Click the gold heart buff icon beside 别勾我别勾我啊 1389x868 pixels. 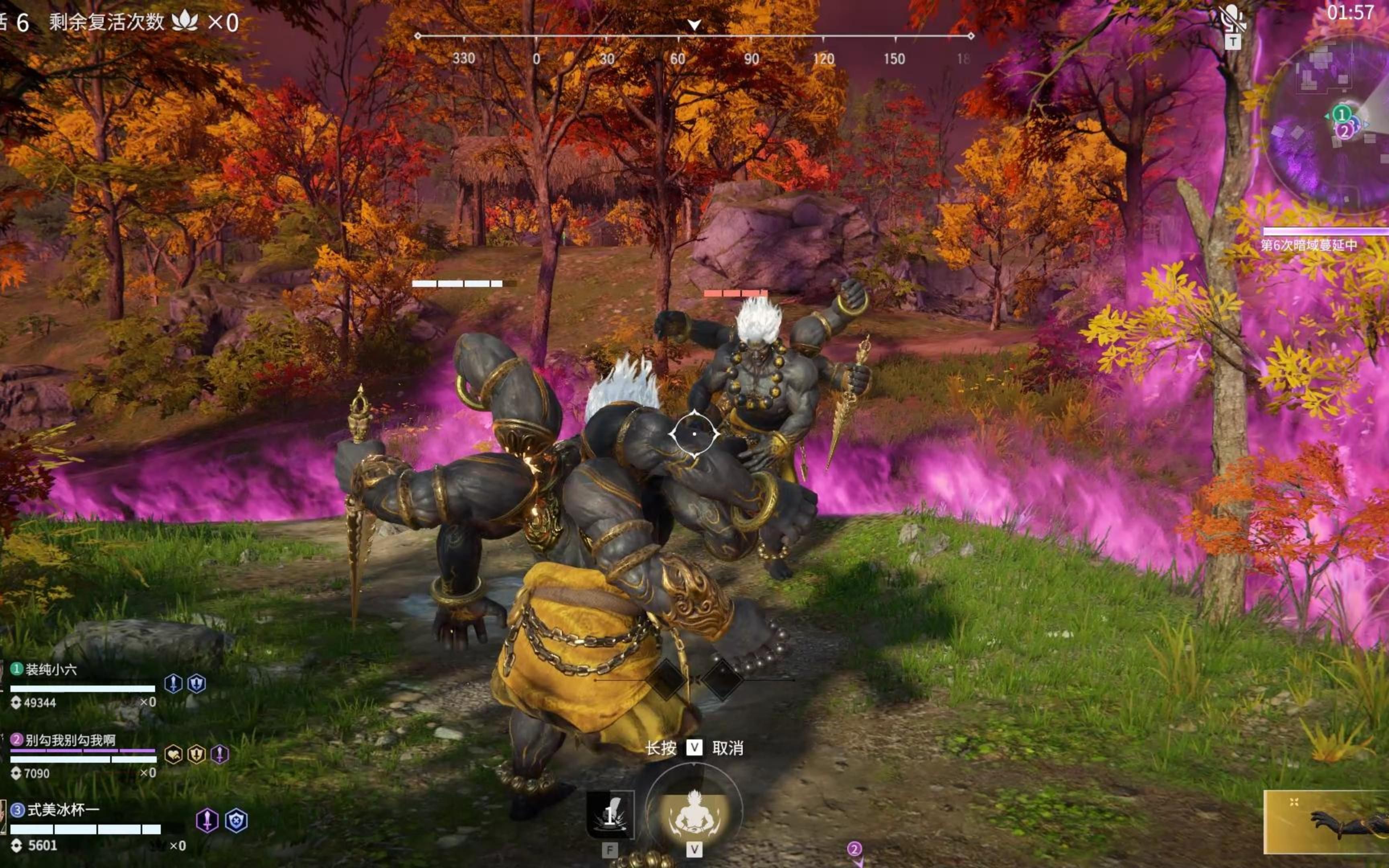pos(173,754)
